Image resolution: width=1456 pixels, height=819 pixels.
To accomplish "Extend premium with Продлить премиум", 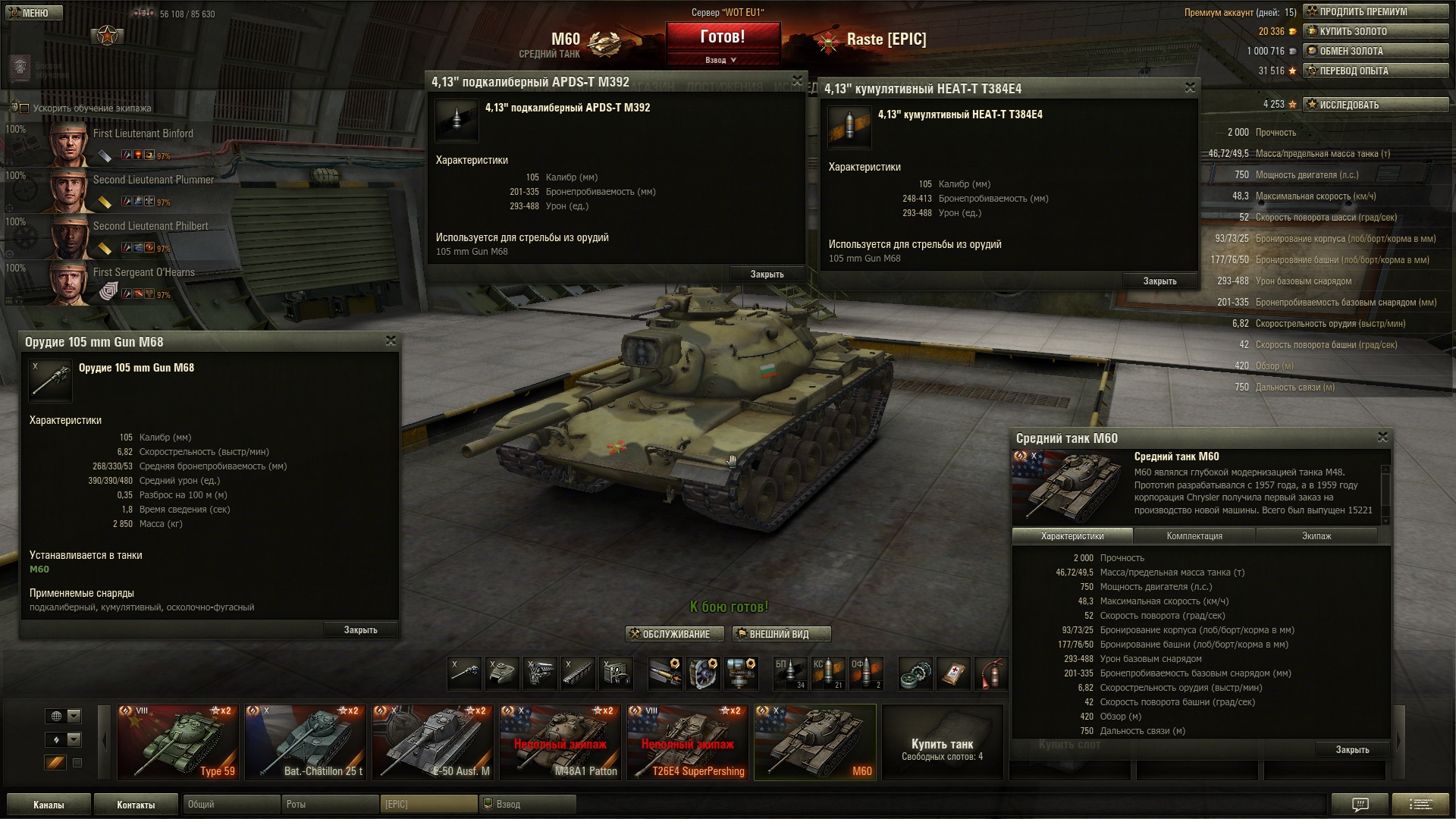I will coord(1375,11).
